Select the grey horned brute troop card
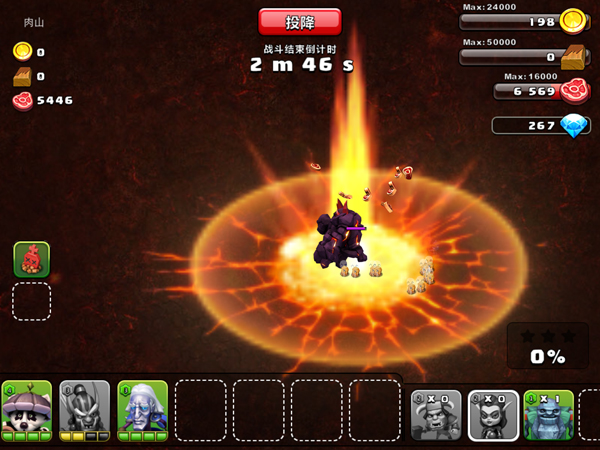 click(437, 415)
